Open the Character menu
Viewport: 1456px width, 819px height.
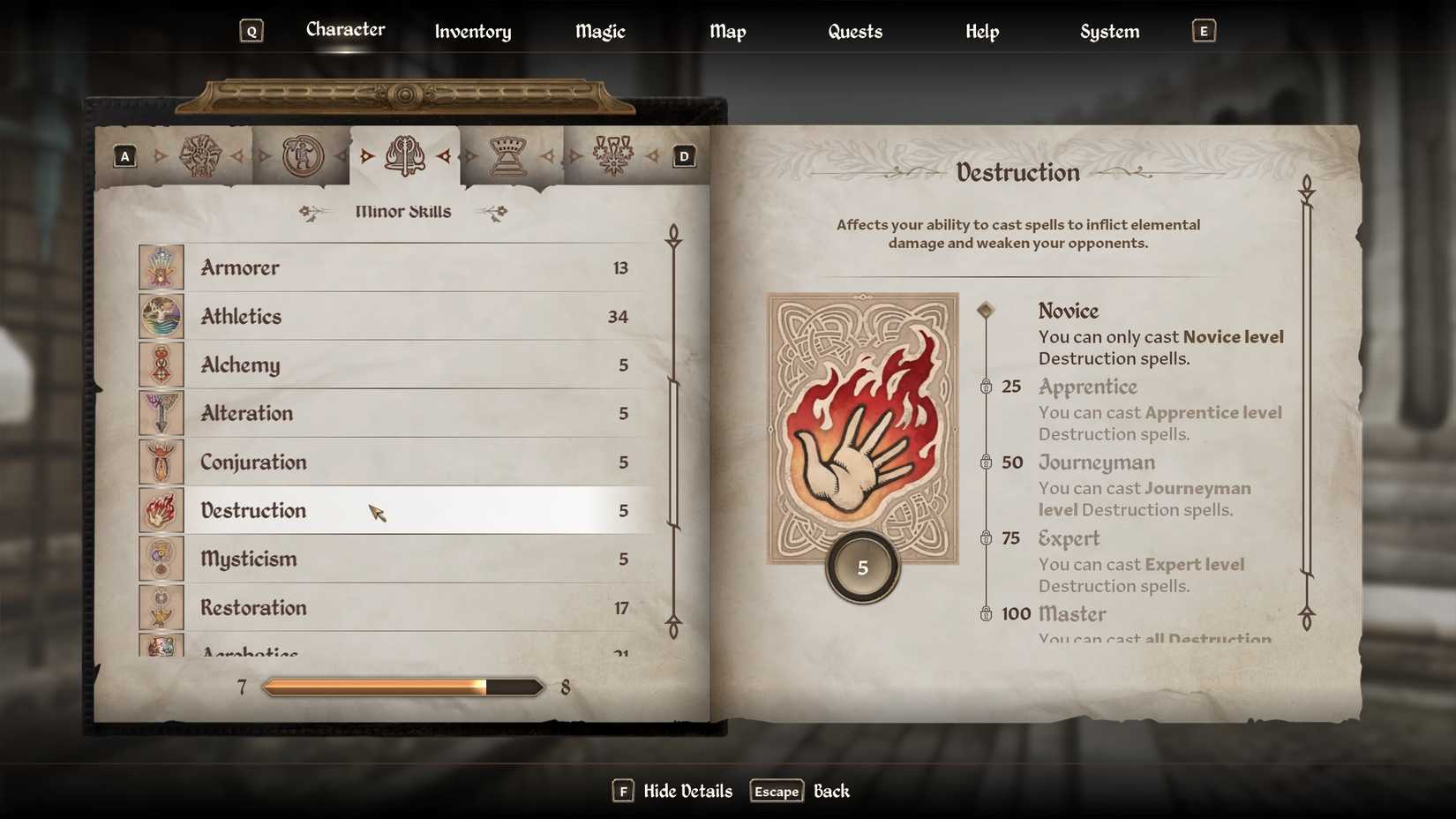pyautogui.click(x=345, y=29)
